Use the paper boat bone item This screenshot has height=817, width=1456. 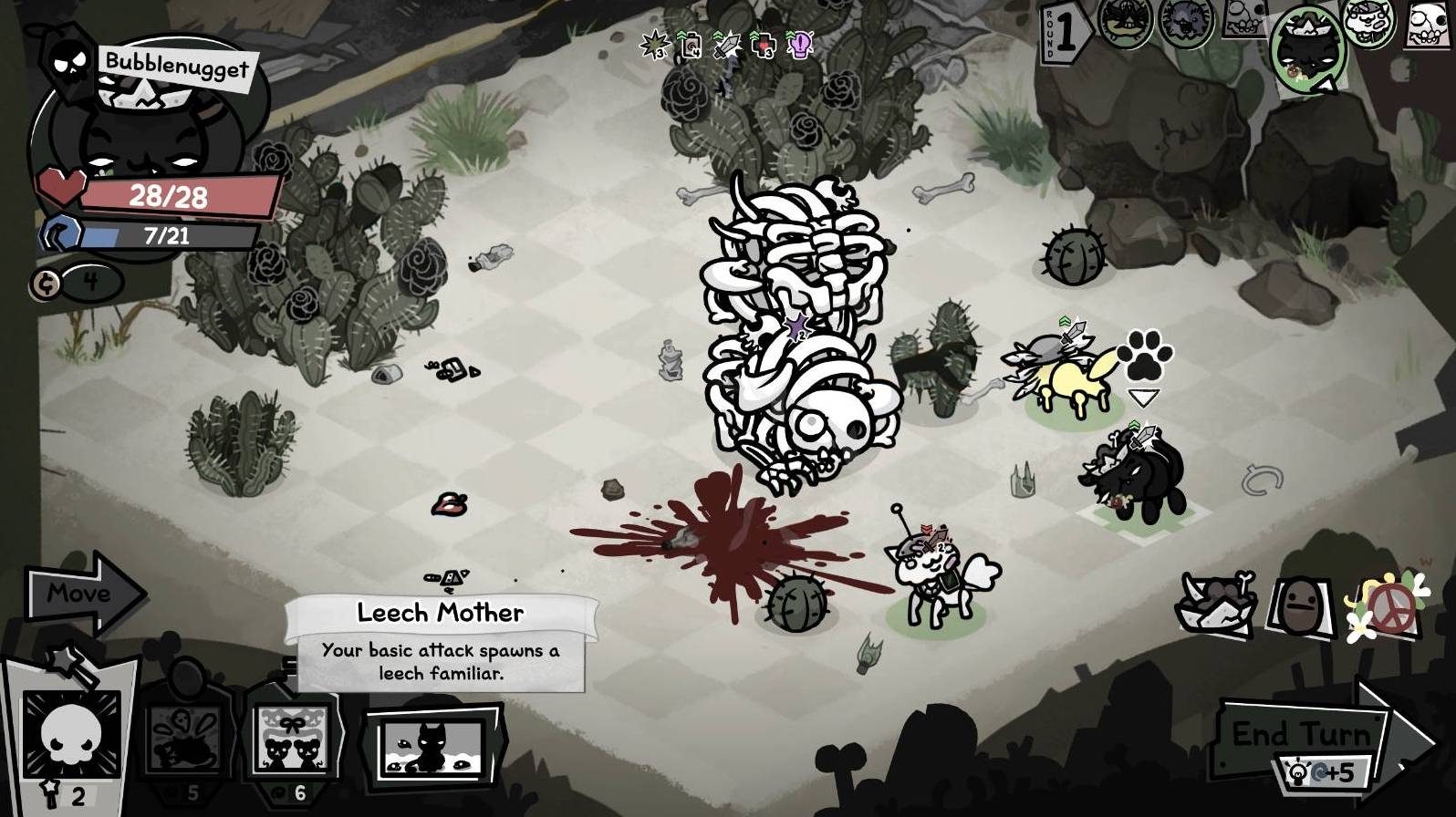[1218, 602]
